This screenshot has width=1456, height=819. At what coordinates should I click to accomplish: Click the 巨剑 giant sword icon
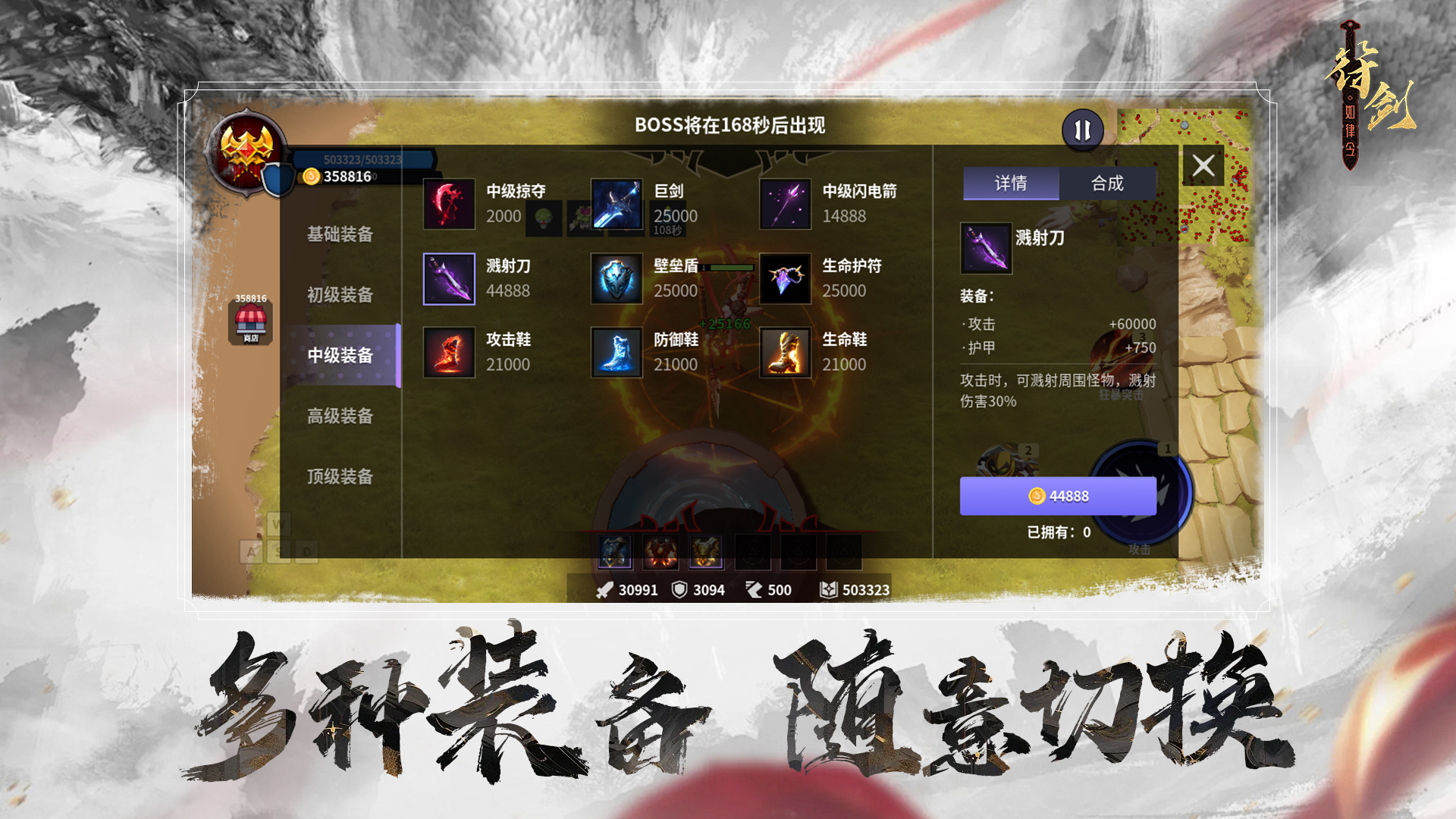click(616, 203)
